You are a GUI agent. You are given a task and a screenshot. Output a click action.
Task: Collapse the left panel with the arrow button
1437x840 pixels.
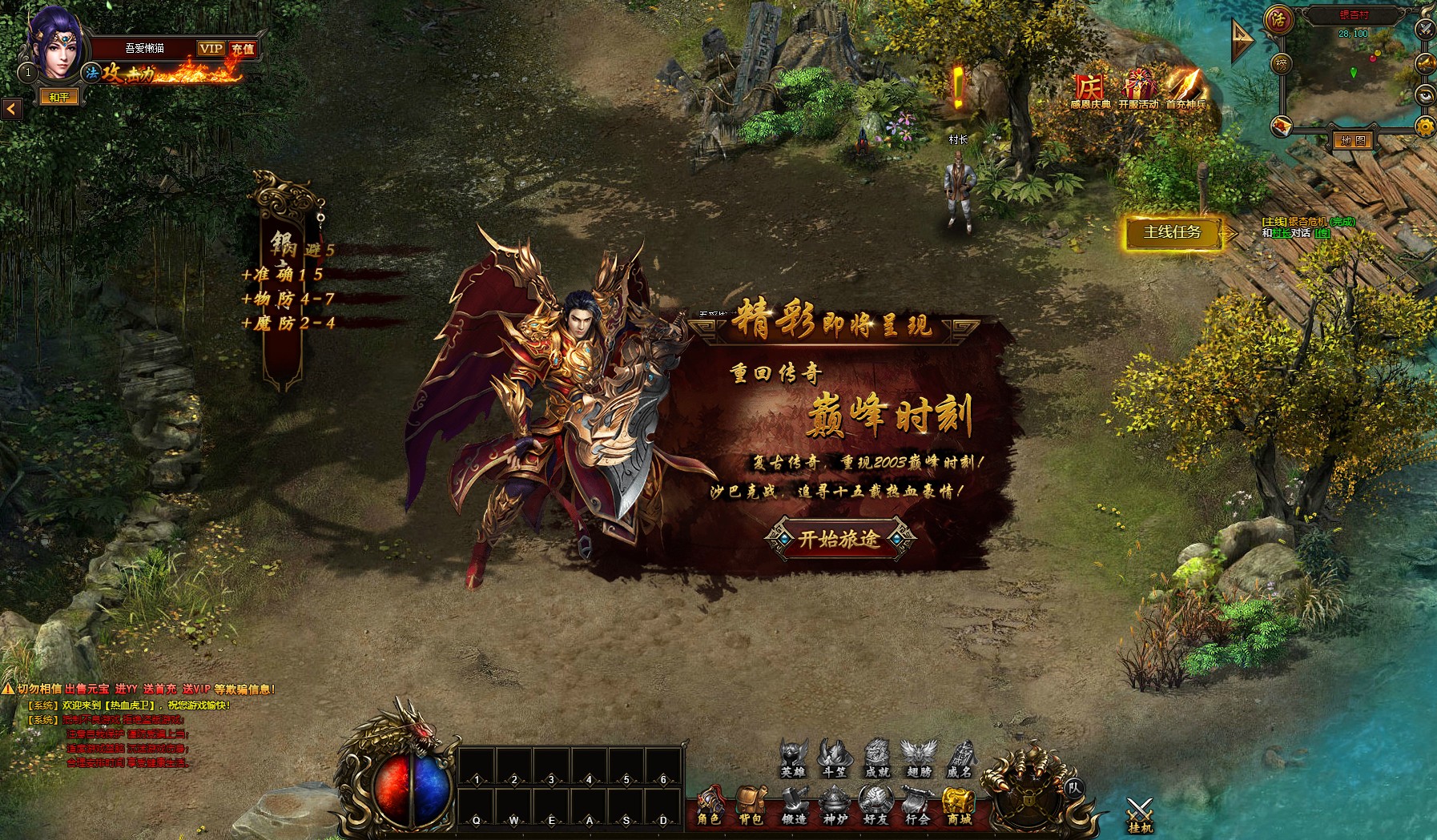click(x=11, y=109)
